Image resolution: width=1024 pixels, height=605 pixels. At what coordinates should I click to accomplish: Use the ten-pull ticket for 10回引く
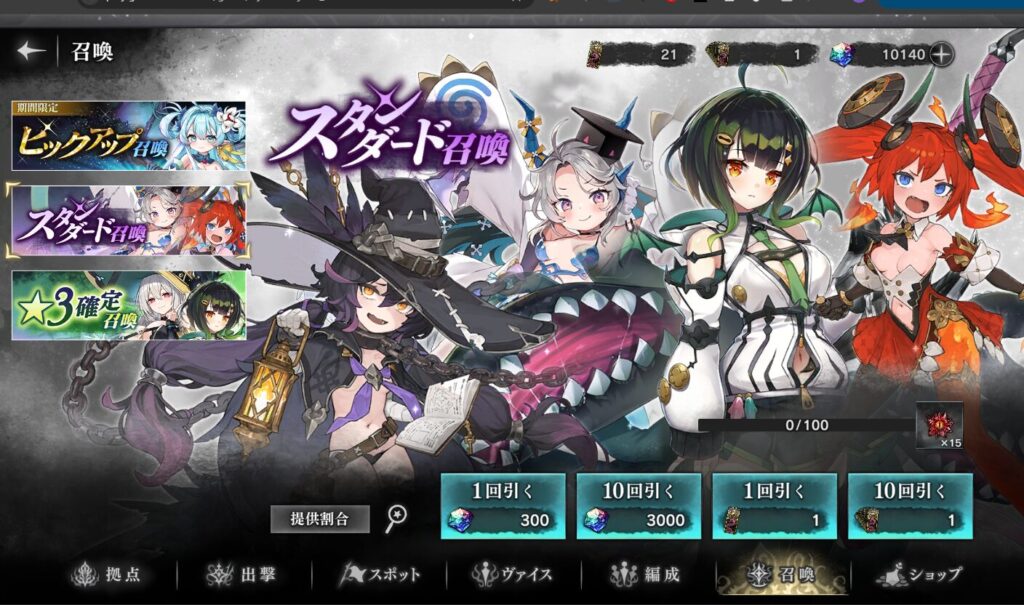(x=910, y=506)
